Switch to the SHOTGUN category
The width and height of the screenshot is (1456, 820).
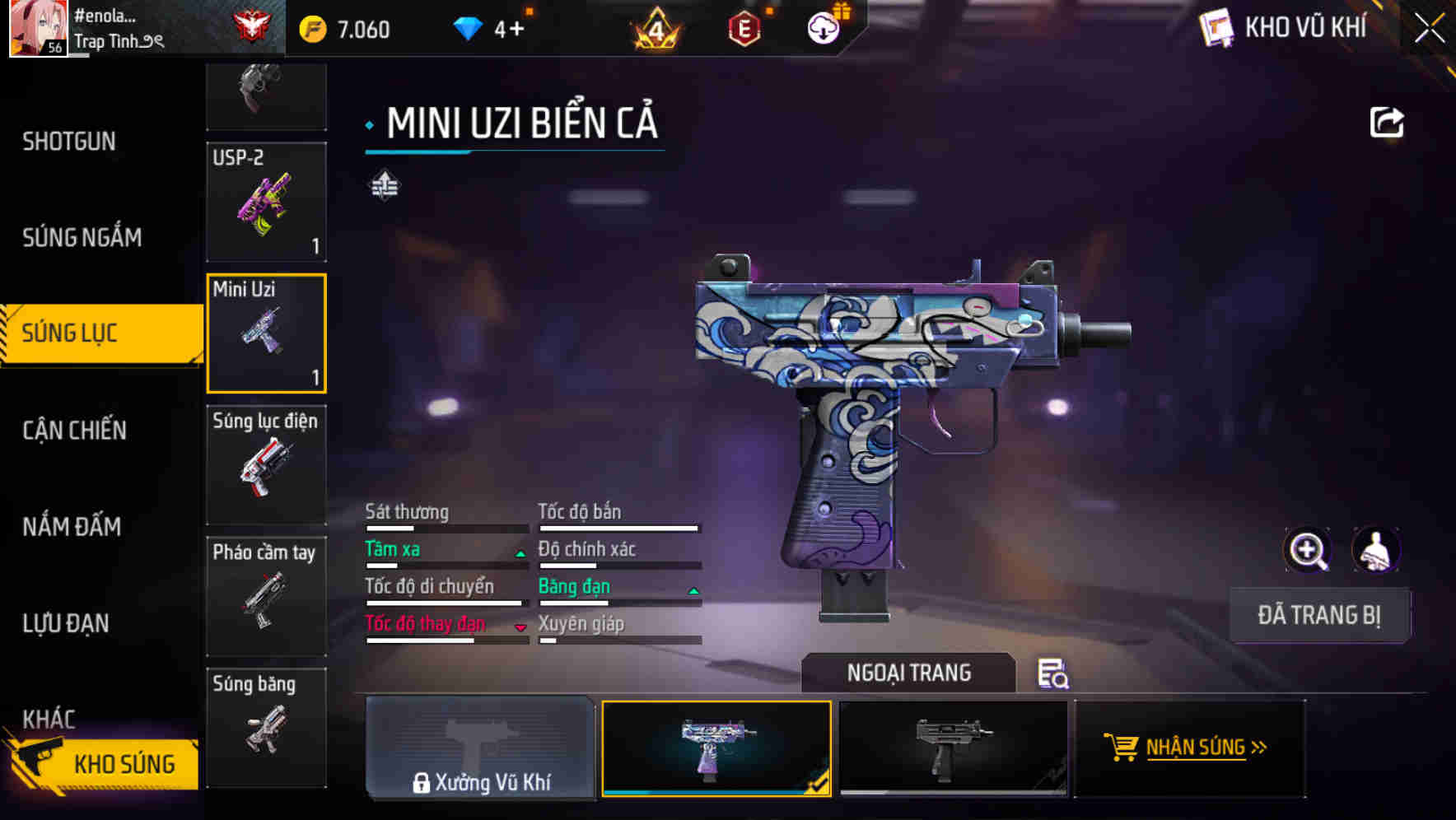click(69, 142)
